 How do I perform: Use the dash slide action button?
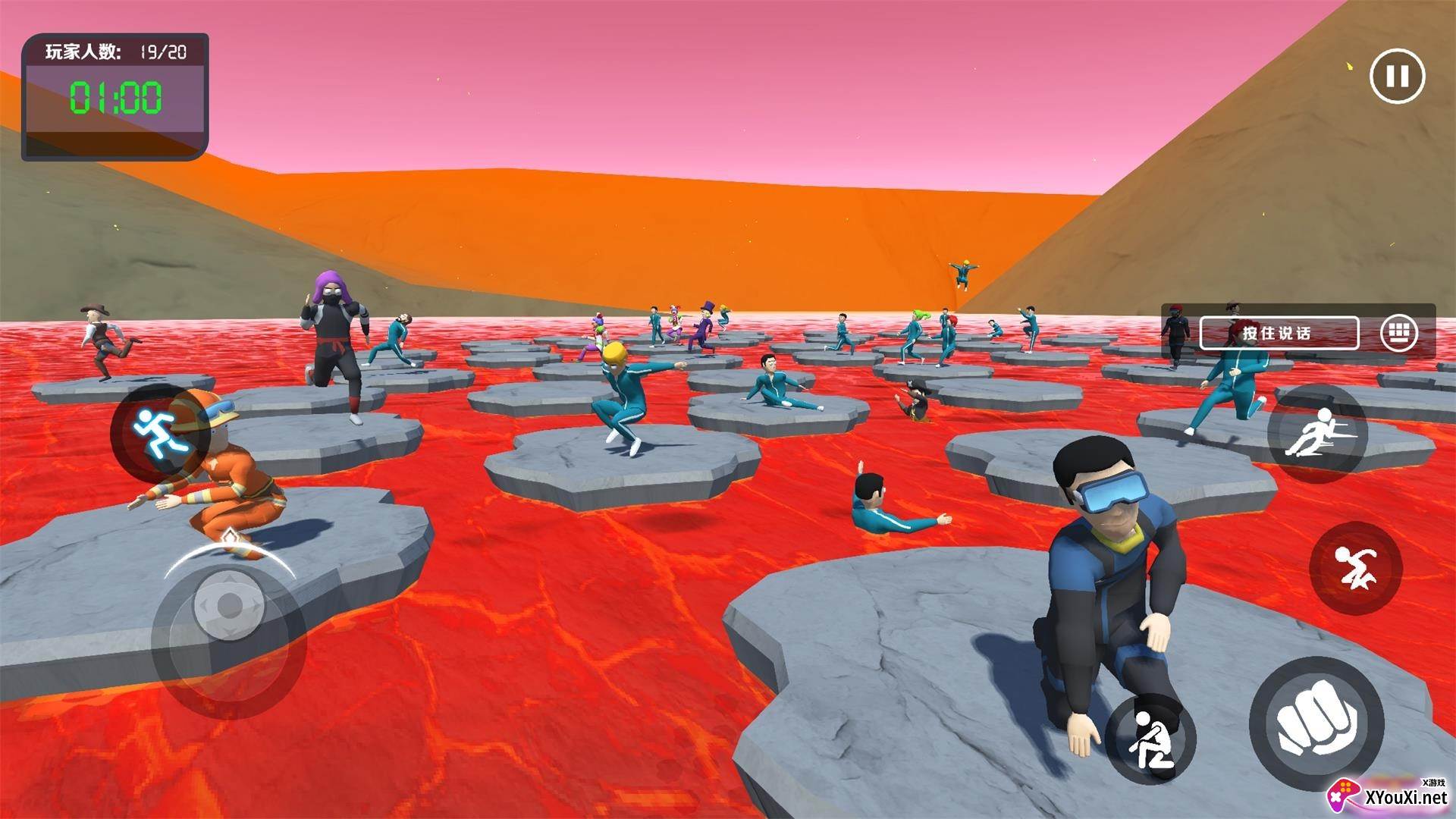[x=1318, y=434]
